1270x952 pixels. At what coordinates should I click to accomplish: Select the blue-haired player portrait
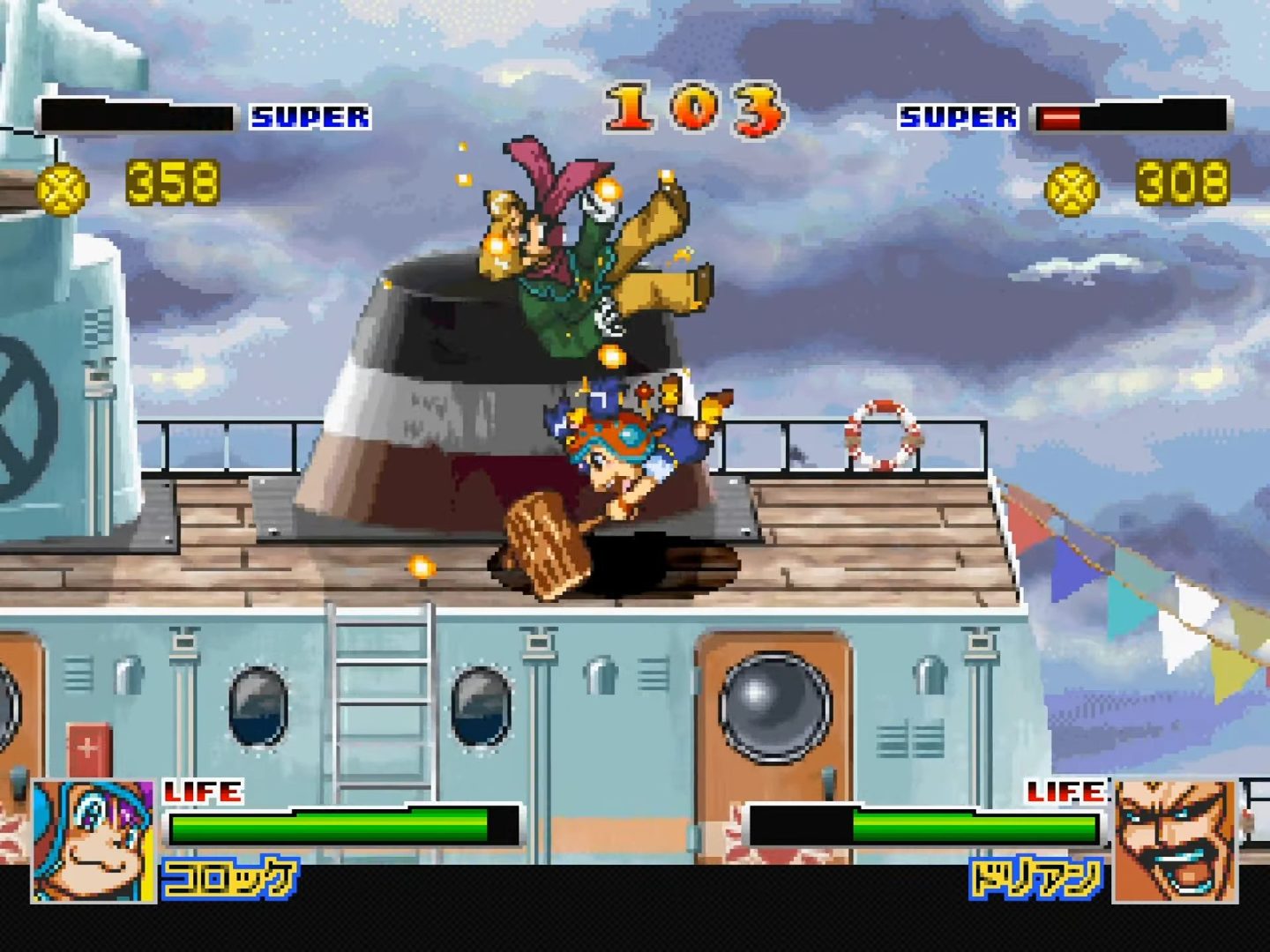(93, 841)
